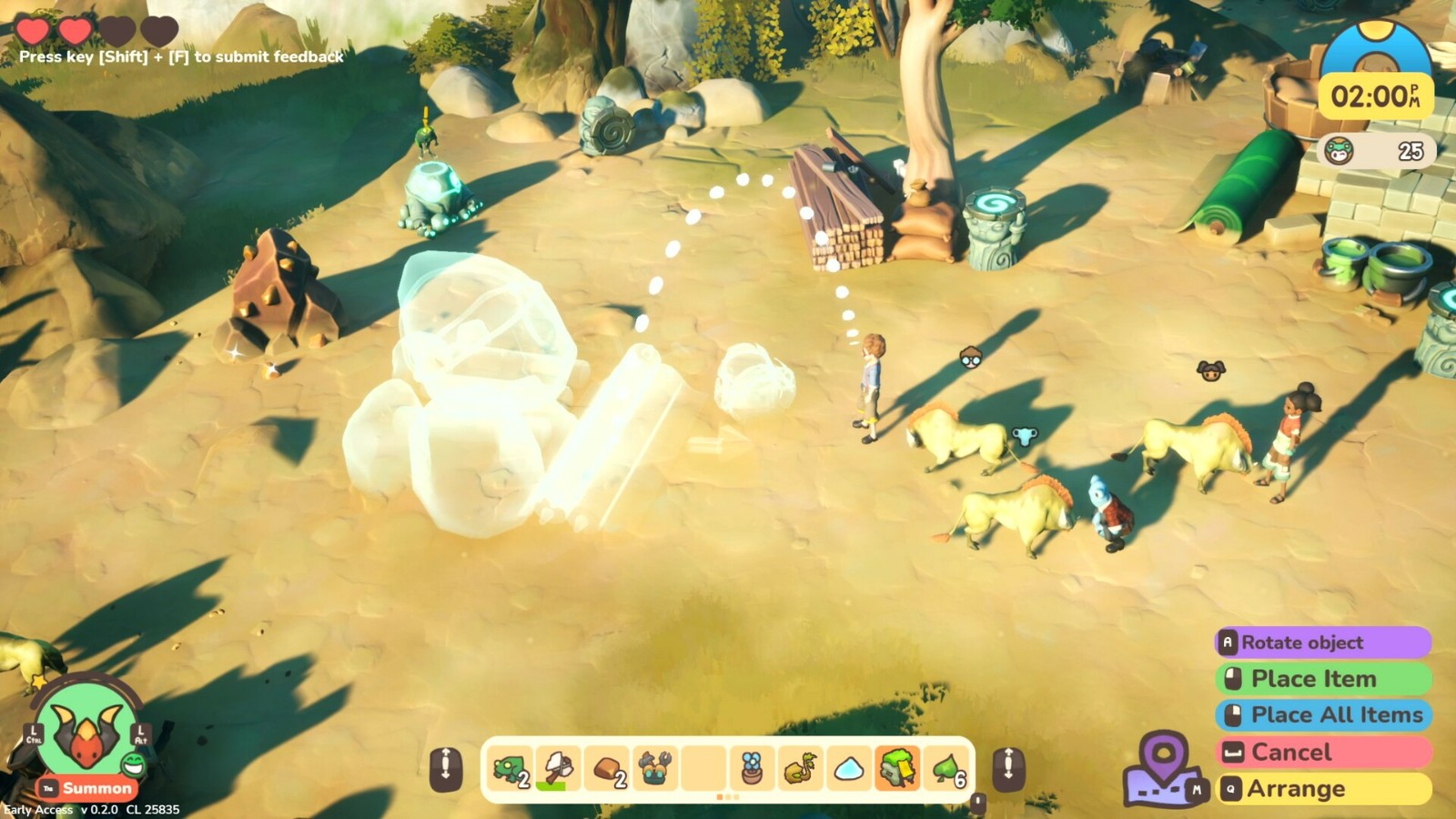1456x819 pixels.
Task: Open the map with the pin icon
Action: tap(1165, 769)
